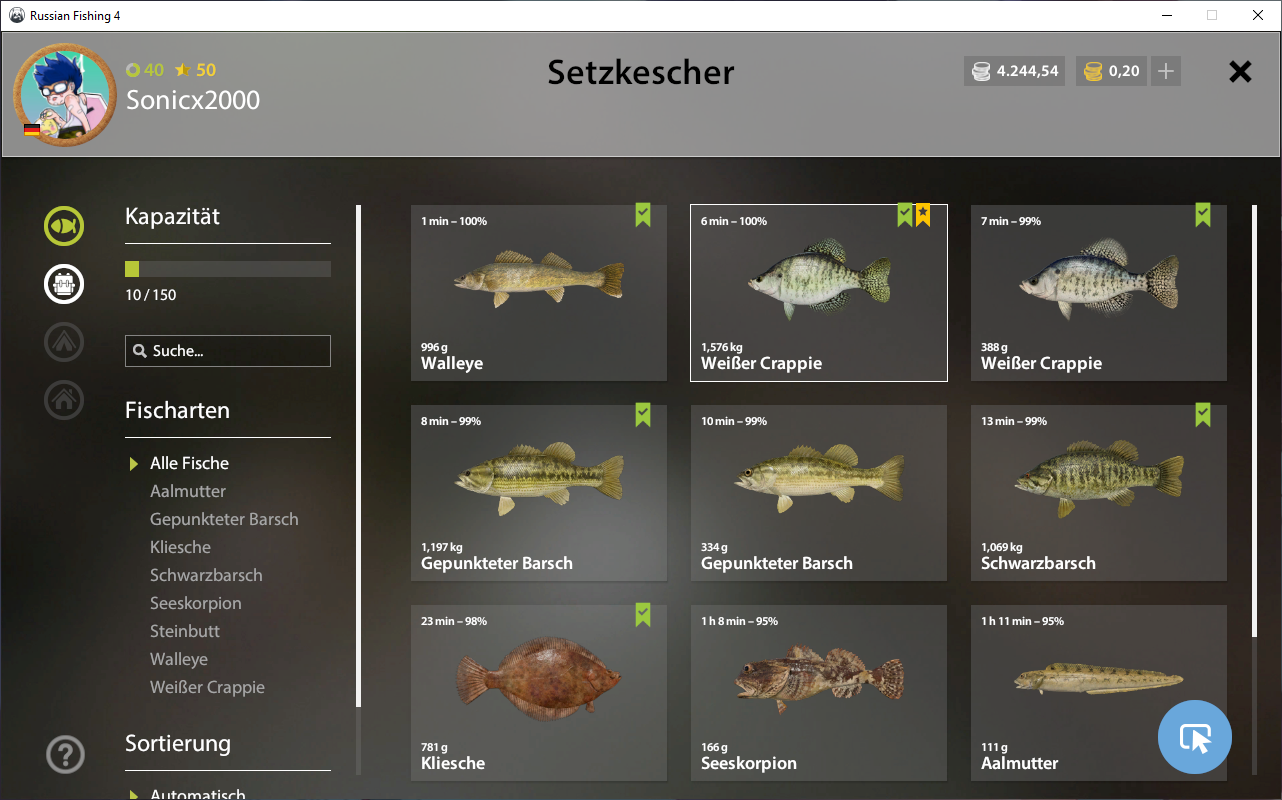Viewport: 1282px width, 800px height.
Task: Open the Kliesche fish card
Action: coord(538,693)
